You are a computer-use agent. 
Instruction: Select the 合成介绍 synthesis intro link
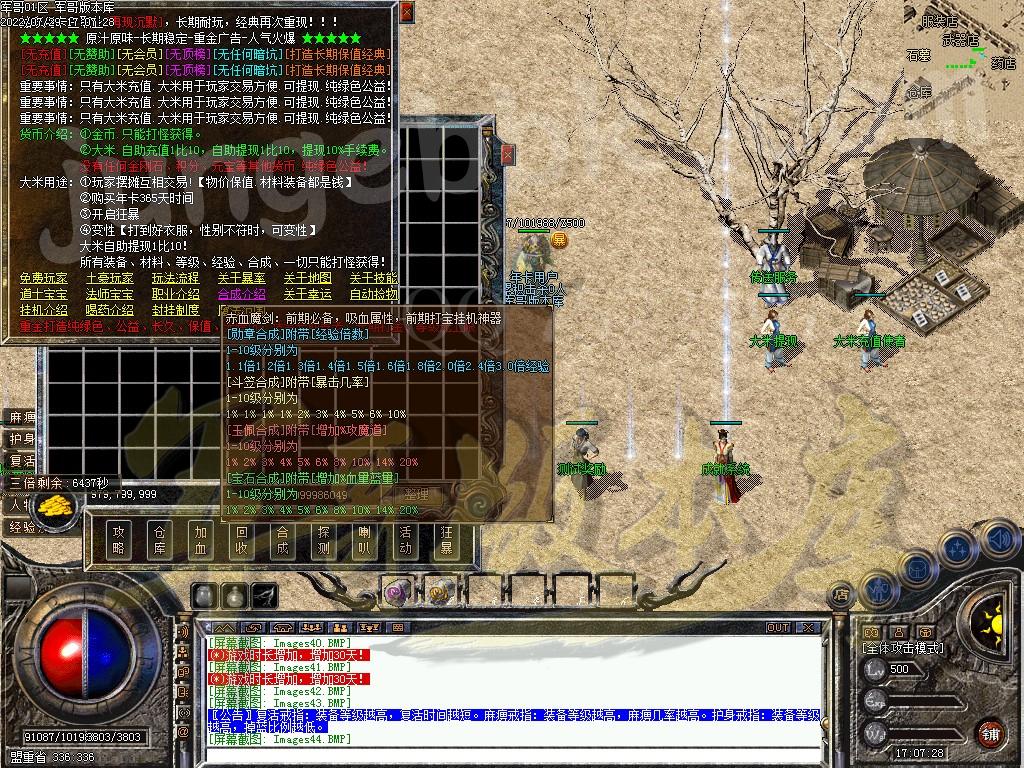click(241, 294)
